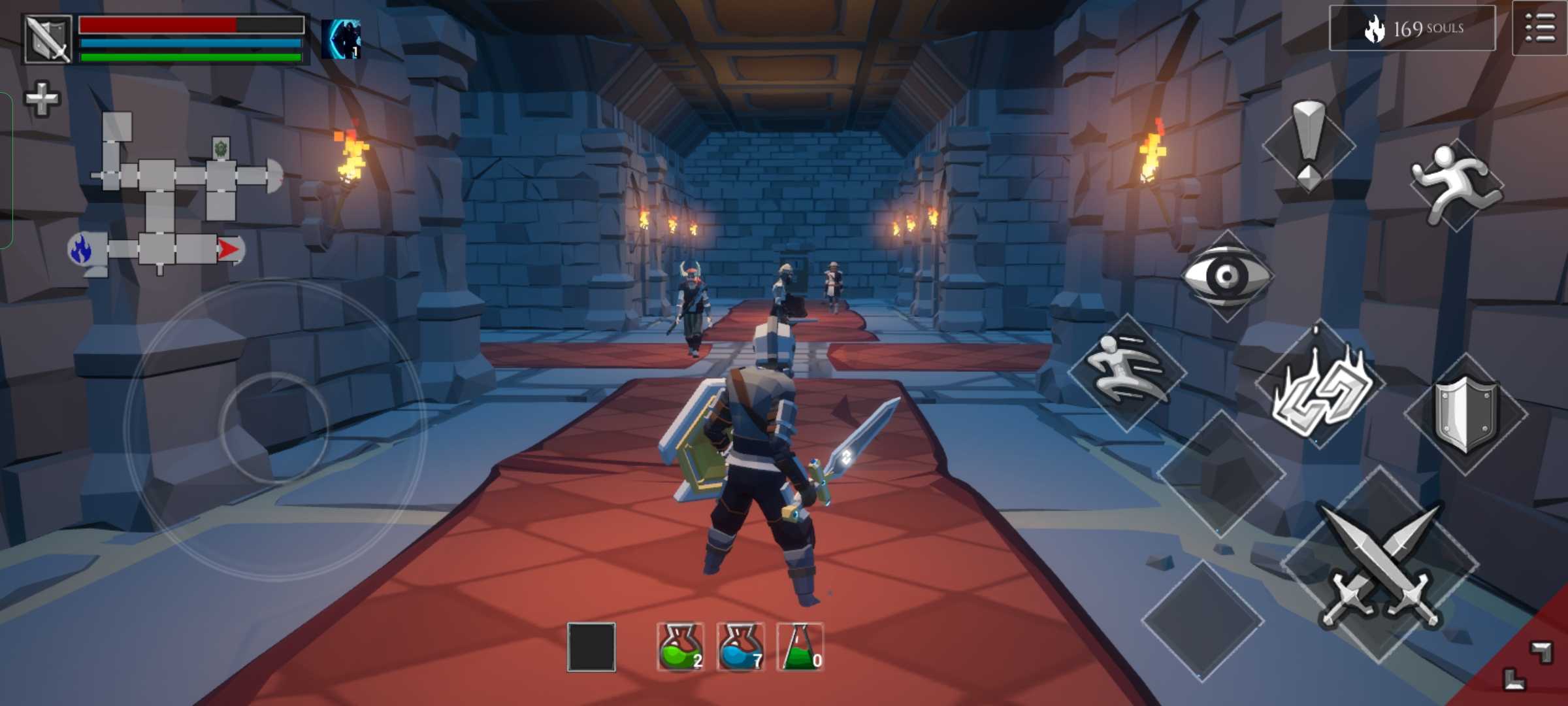Tap the running figure sprint button
The image size is (1568, 706).
pos(1456,184)
